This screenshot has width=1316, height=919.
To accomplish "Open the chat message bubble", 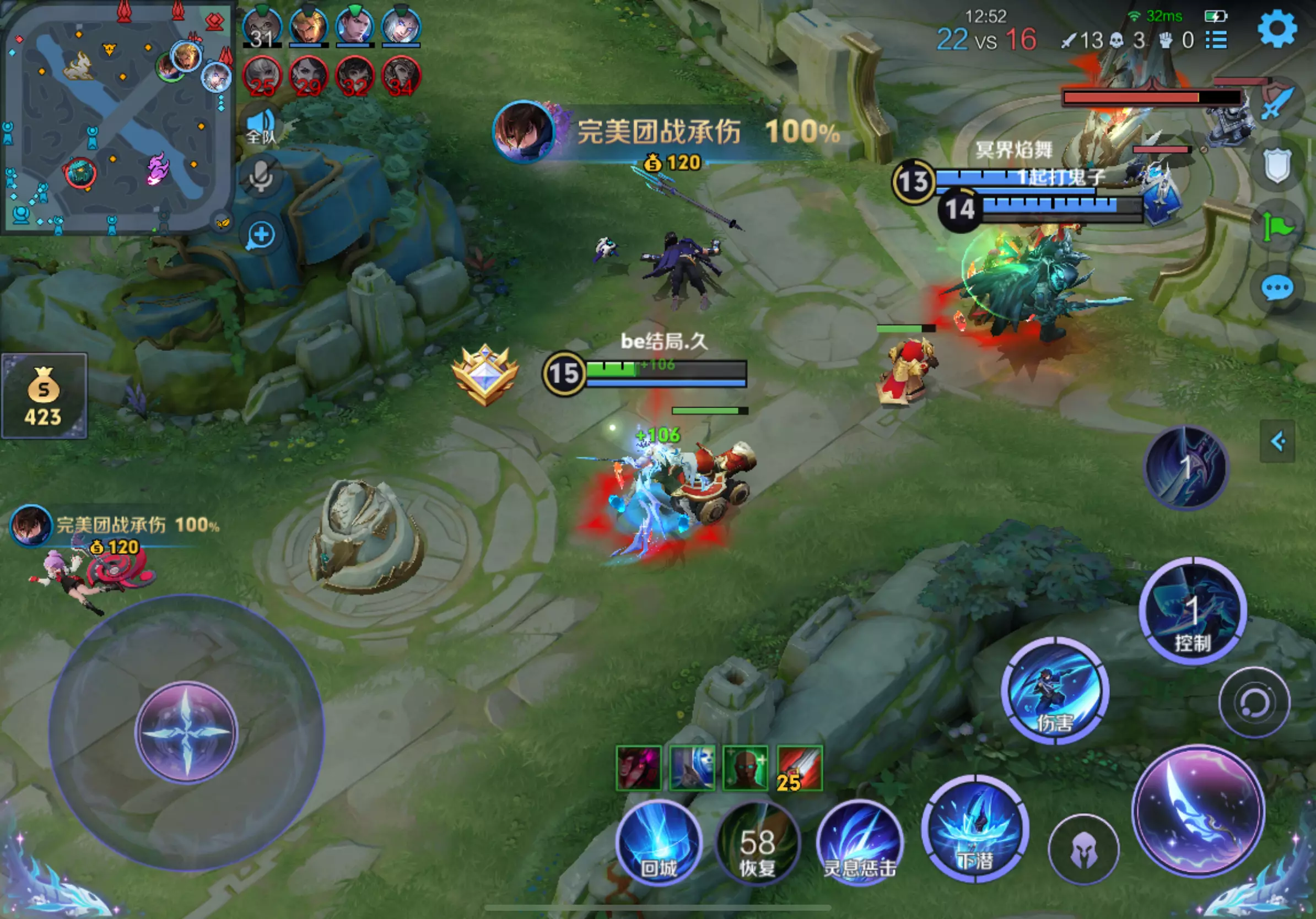I will (x=1277, y=288).
